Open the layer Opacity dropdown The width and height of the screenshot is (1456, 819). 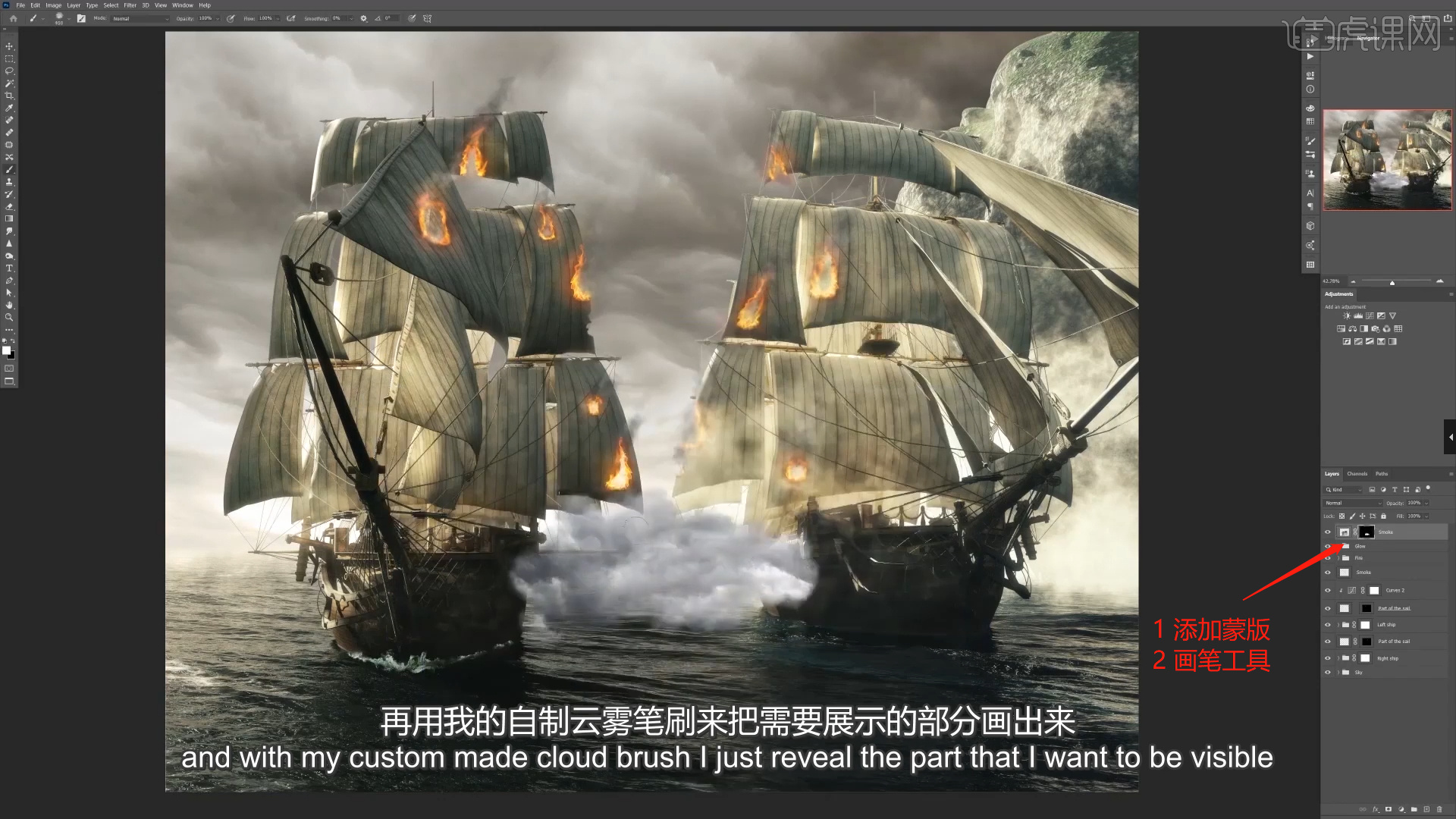pos(1426,503)
